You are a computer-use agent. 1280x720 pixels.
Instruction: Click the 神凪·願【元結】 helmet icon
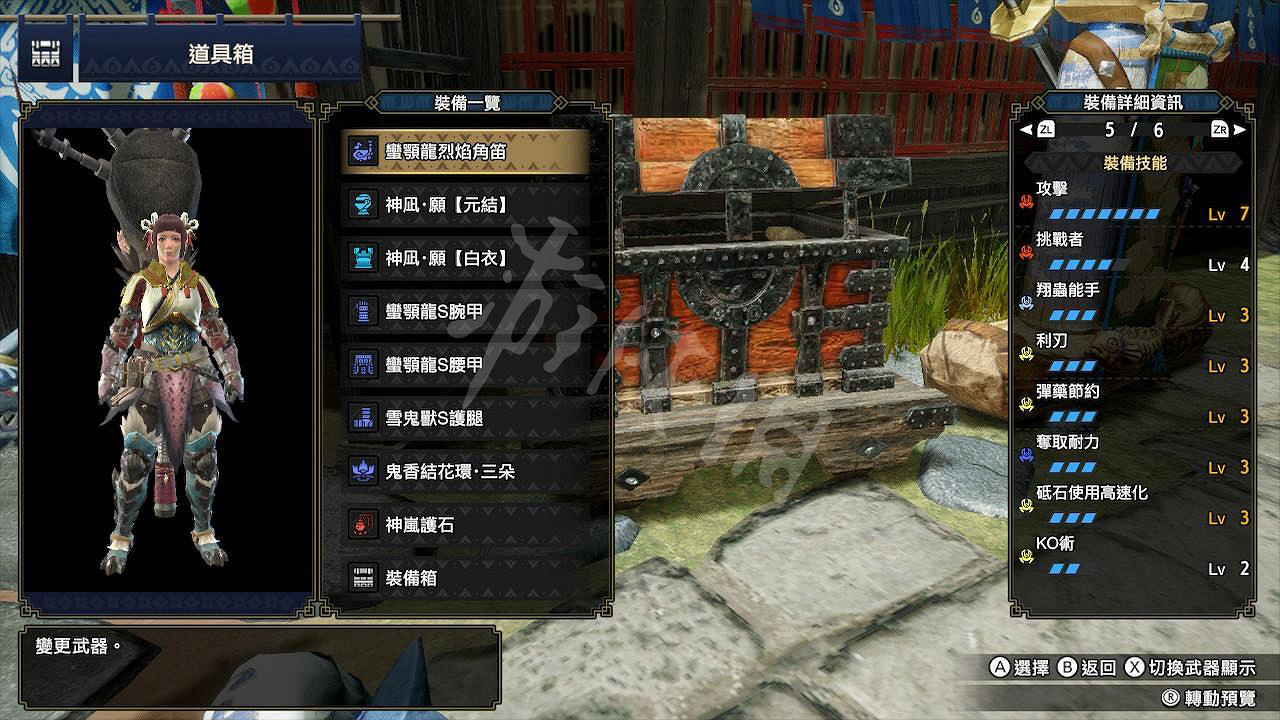[x=361, y=203]
